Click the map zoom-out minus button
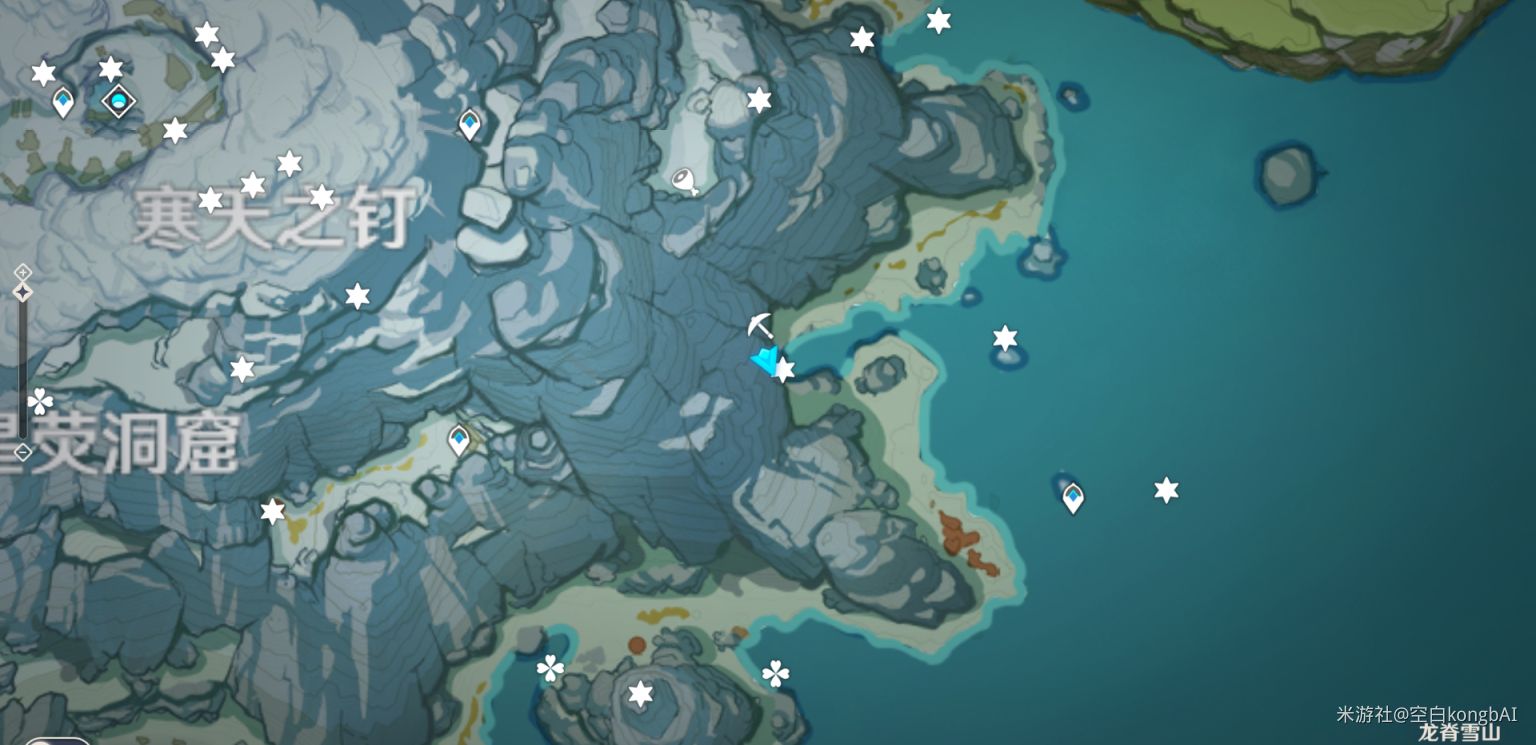The width and height of the screenshot is (1536, 745). [x=23, y=452]
